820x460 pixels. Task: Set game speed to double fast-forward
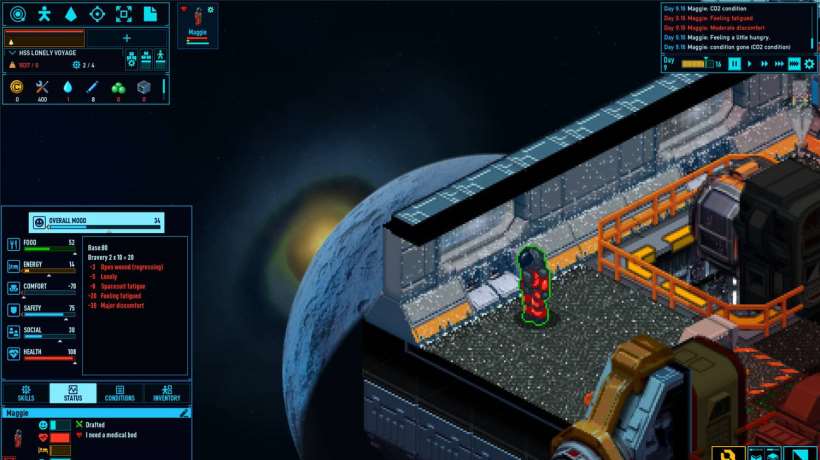pyautogui.click(x=765, y=64)
